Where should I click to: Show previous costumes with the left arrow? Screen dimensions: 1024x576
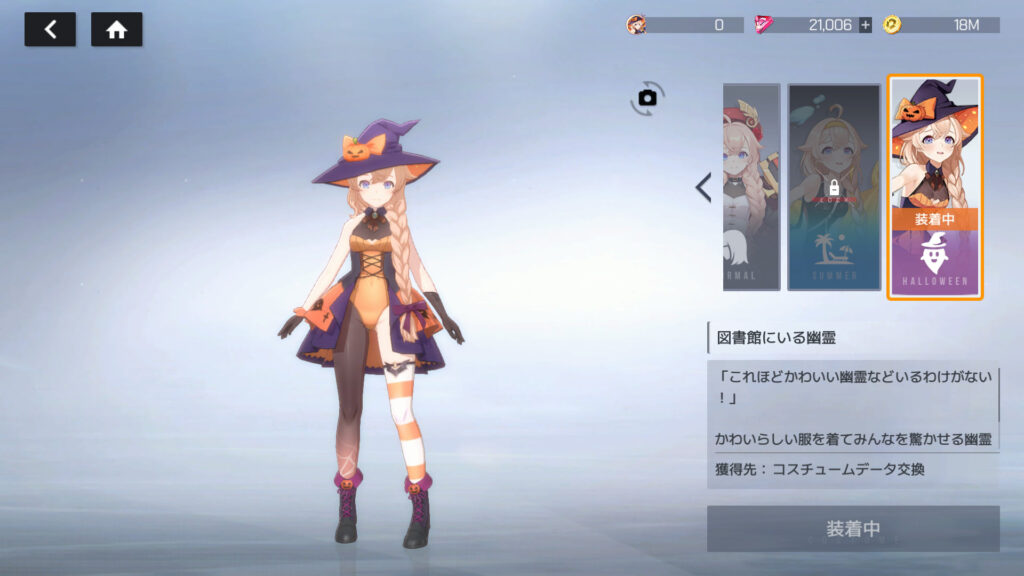point(703,187)
